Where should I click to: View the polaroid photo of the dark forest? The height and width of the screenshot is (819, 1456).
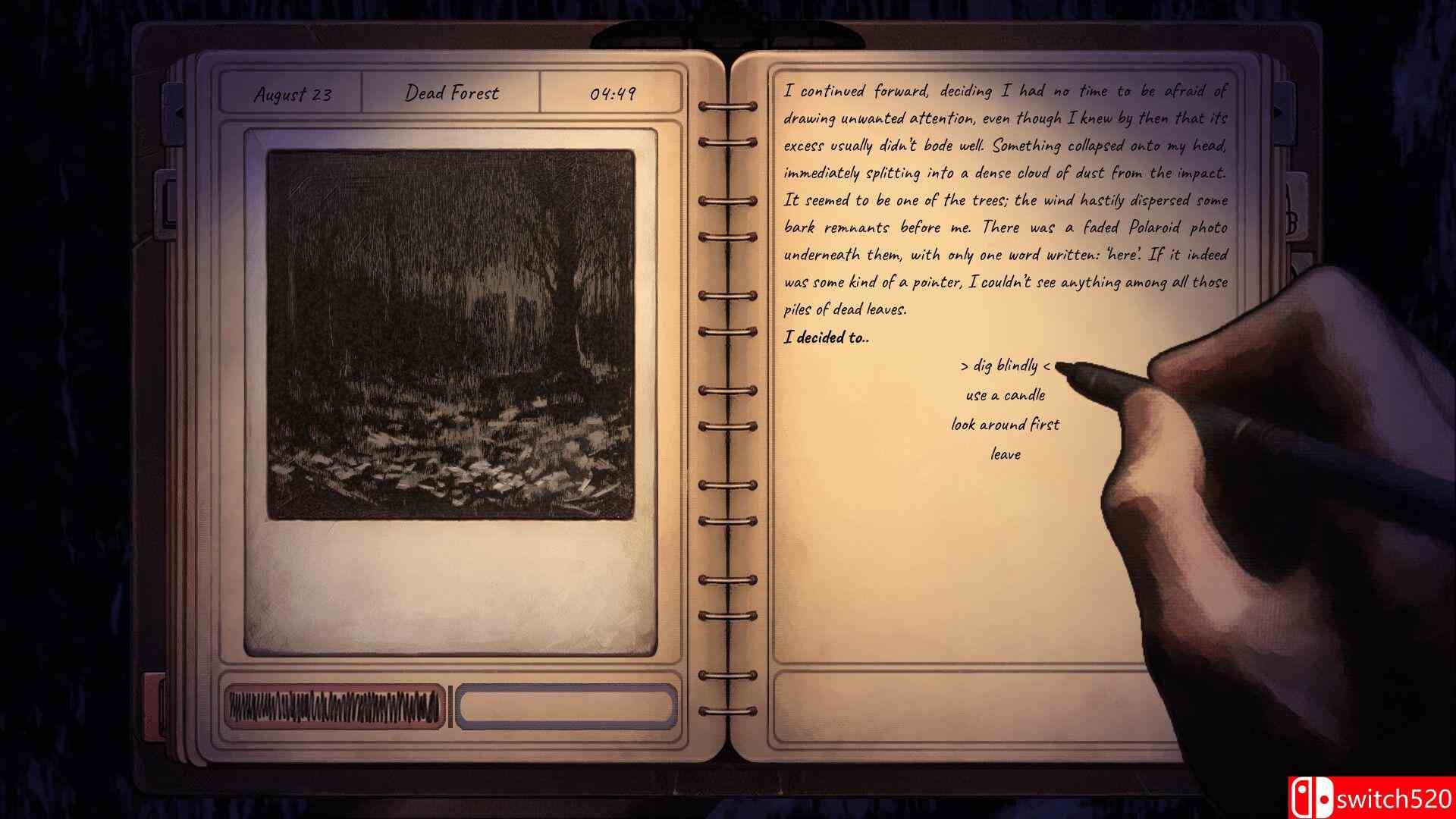tap(451, 334)
